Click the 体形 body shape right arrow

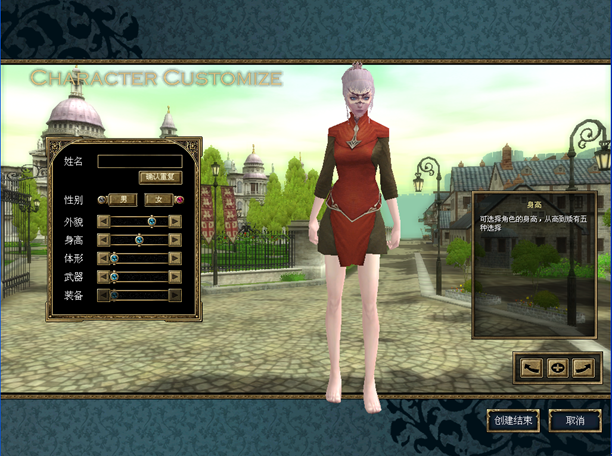point(175,258)
